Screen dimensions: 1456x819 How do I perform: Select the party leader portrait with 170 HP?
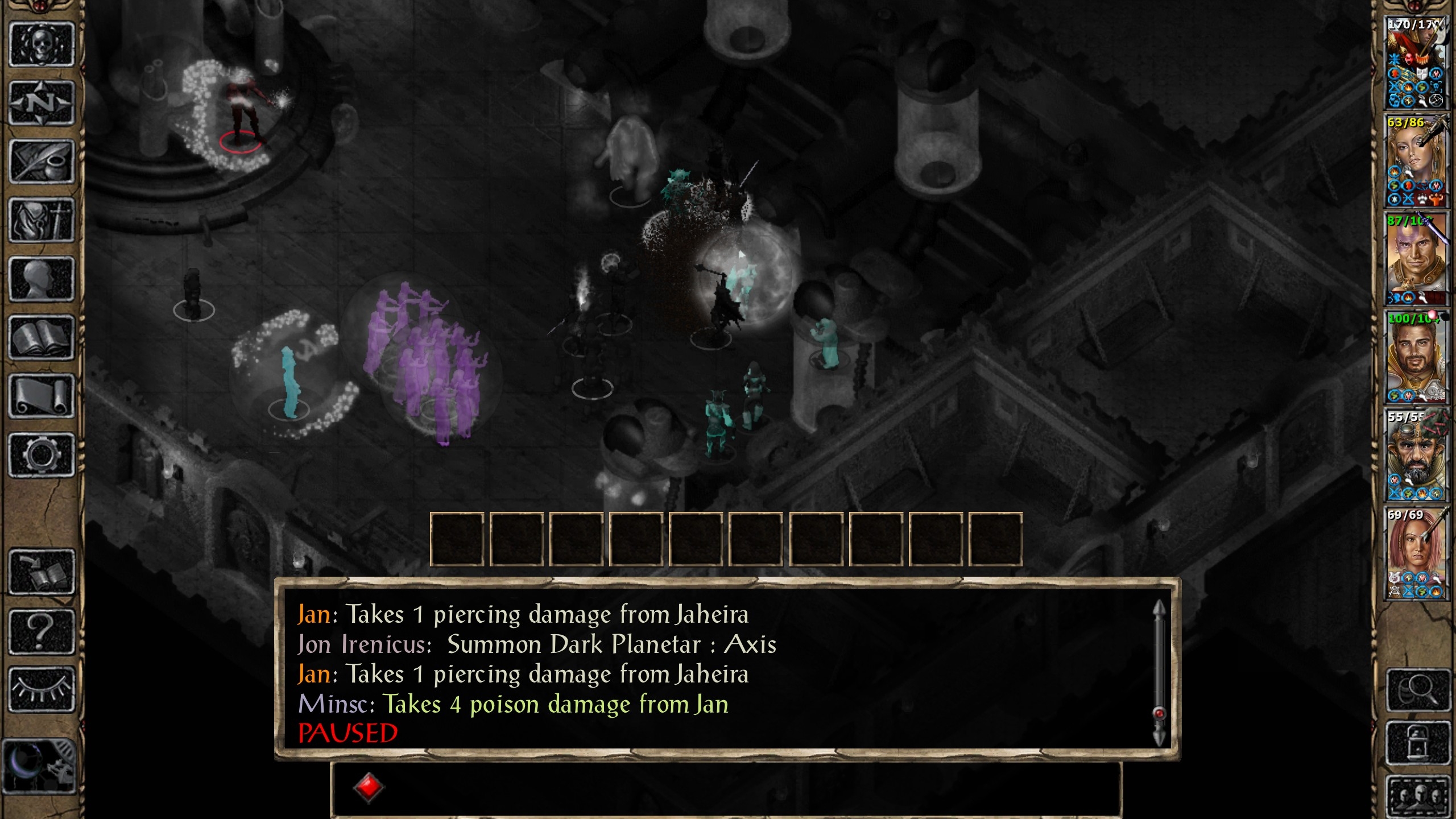[x=1416, y=63]
